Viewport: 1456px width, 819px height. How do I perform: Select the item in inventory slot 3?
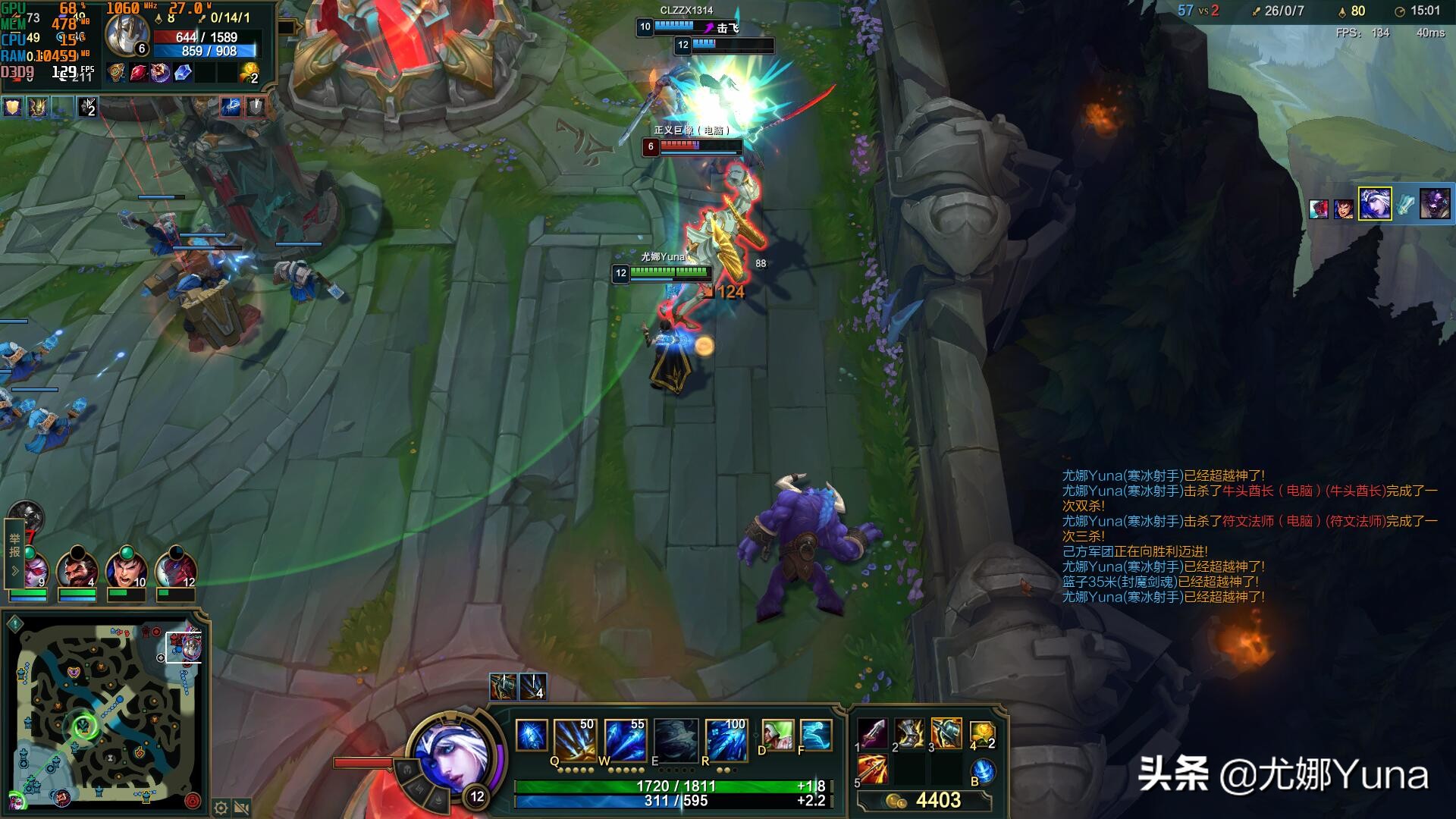946,733
